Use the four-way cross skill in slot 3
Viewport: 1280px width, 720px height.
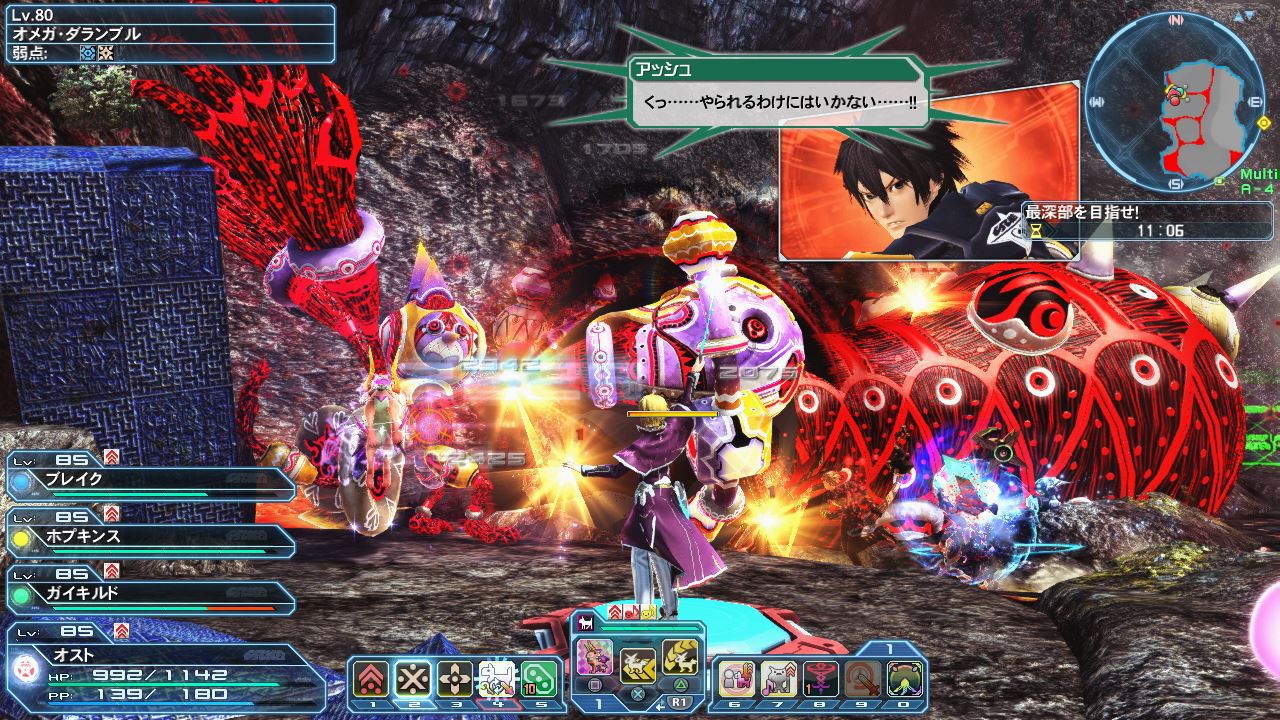pos(455,679)
